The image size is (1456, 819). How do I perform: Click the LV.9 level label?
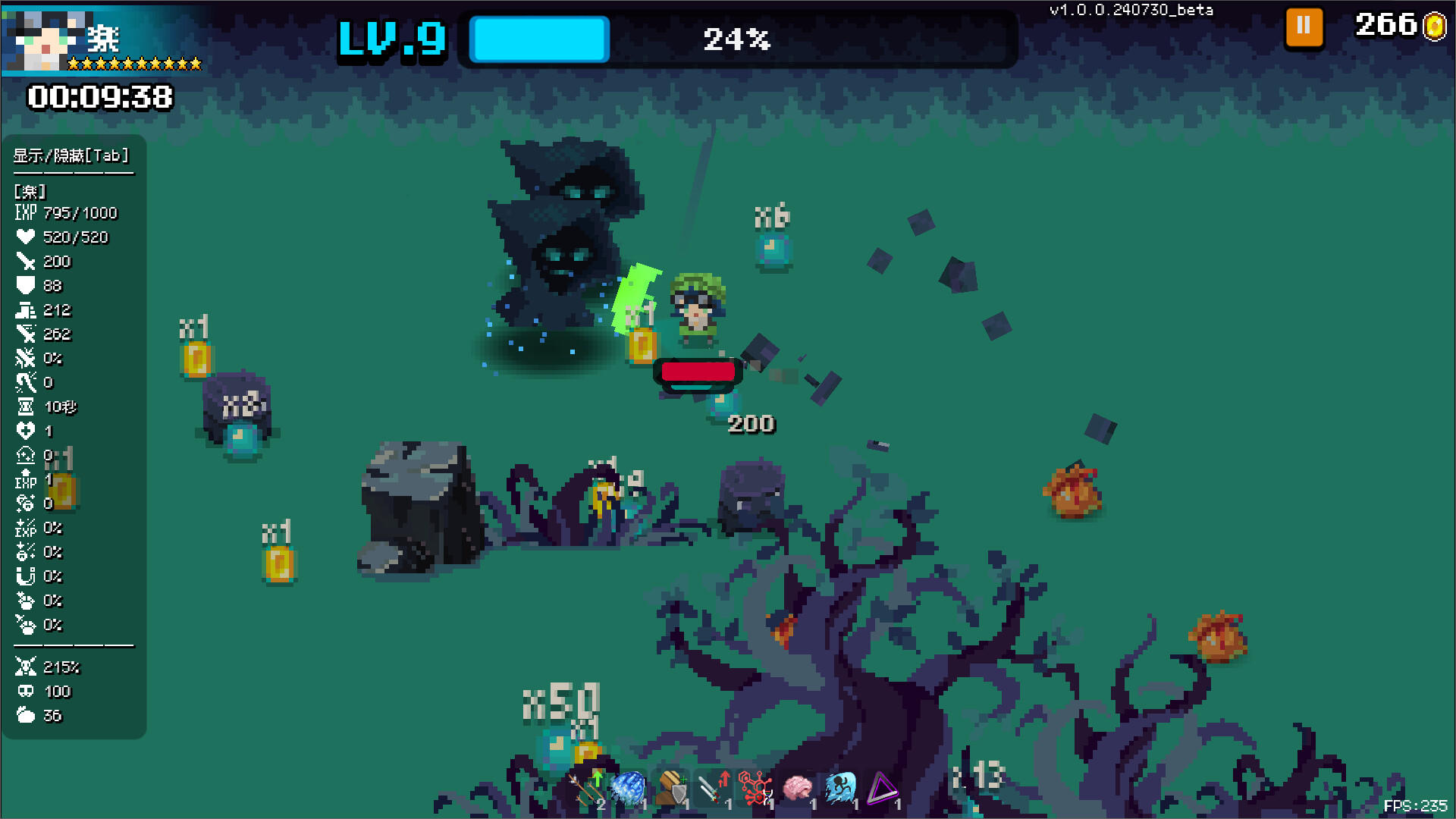pyautogui.click(x=391, y=40)
